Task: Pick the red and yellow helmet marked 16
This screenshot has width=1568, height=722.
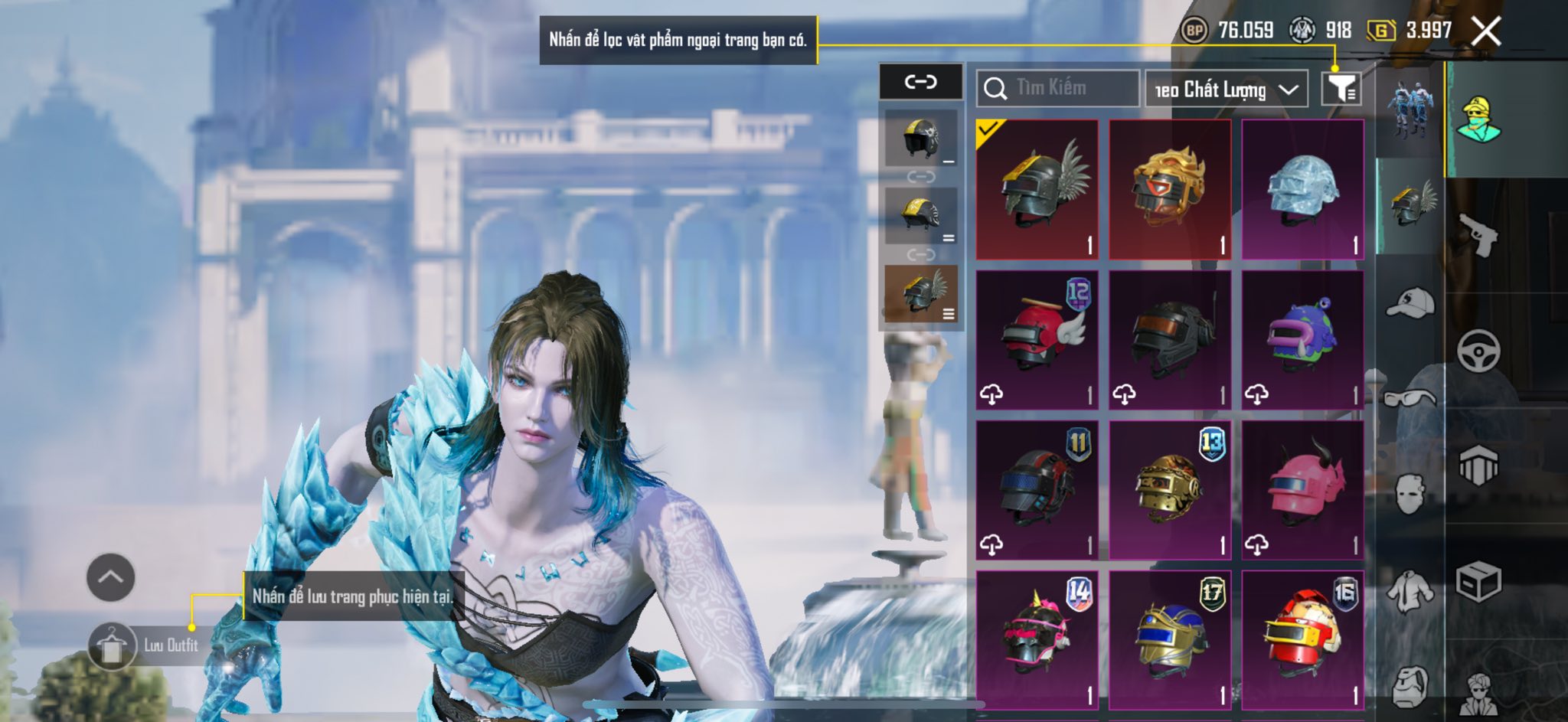Action: pos(1302,639)
